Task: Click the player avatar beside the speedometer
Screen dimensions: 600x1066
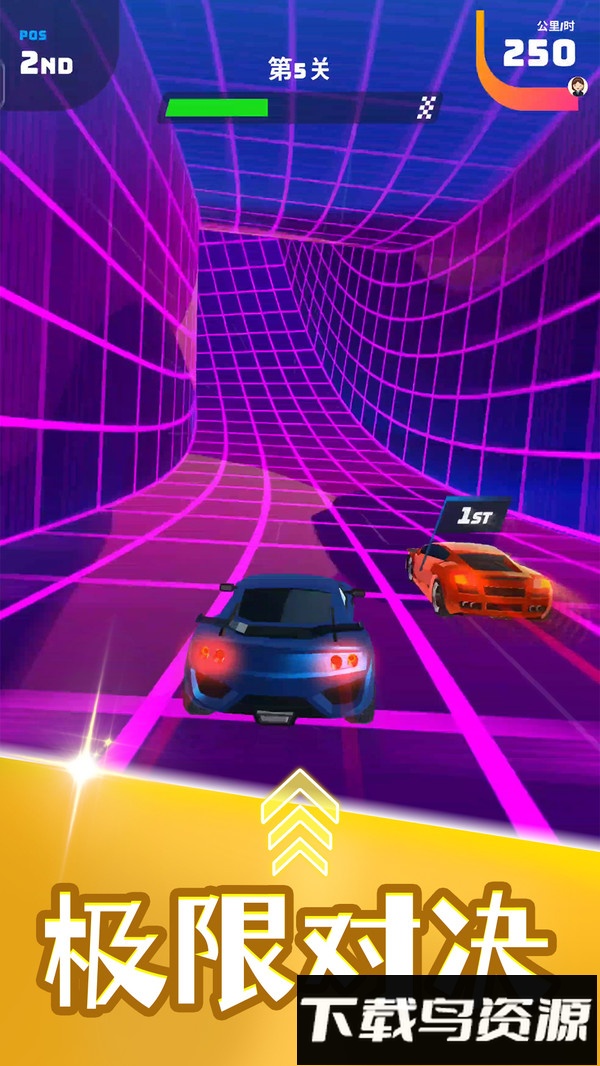Action: pos(578,87)
